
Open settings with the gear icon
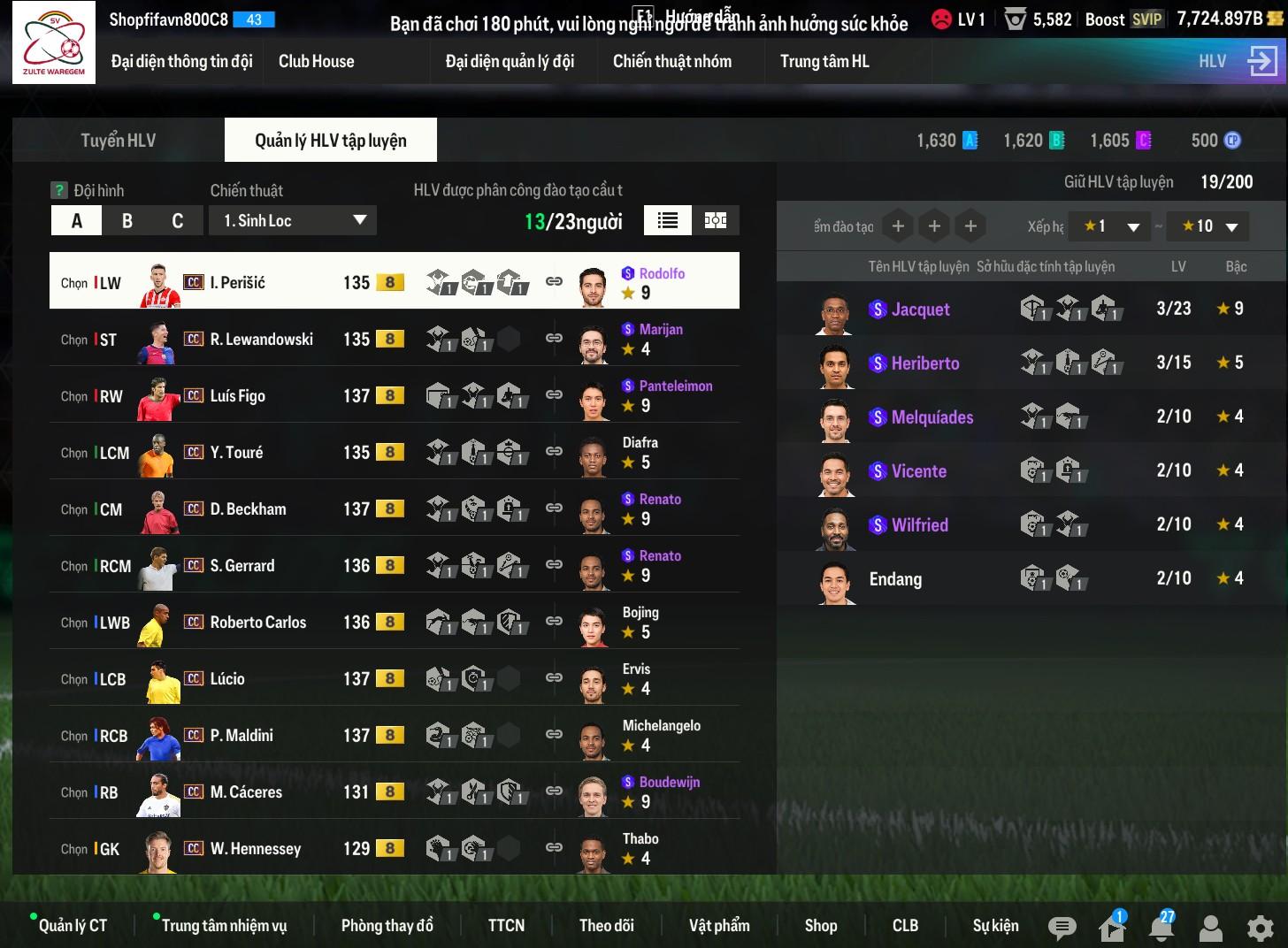pyautogui.click(x=1260, y=928)
